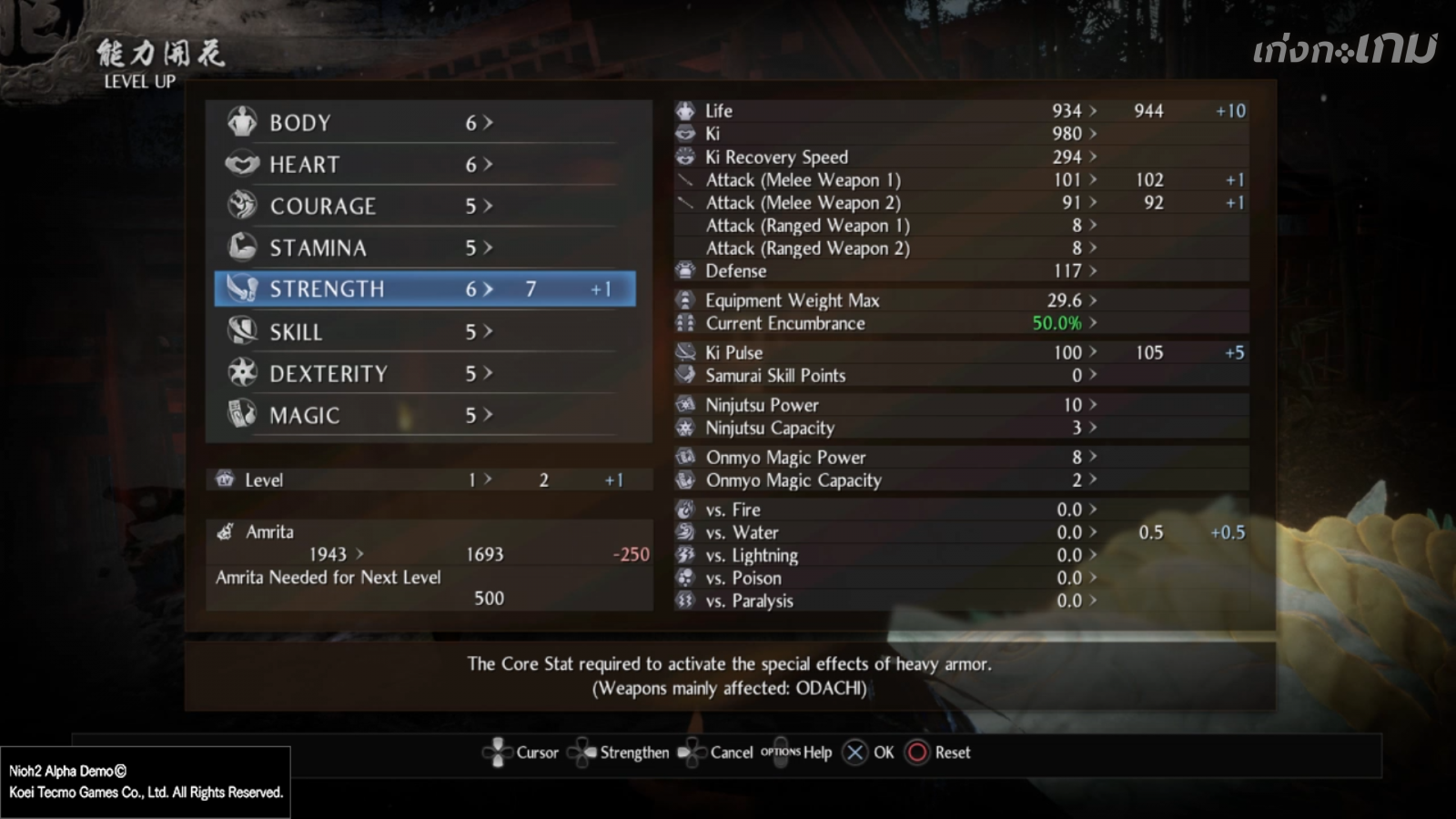Screen dimensions: 1456x819
Task: Select the STAMINA stat row
Action: click(424, 248)
